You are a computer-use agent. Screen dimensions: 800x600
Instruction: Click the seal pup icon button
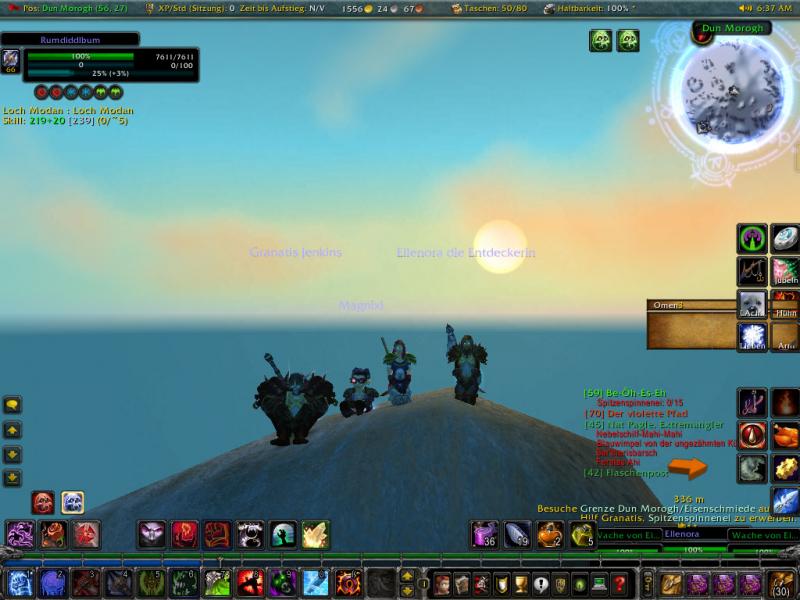[x=752, y=304]
